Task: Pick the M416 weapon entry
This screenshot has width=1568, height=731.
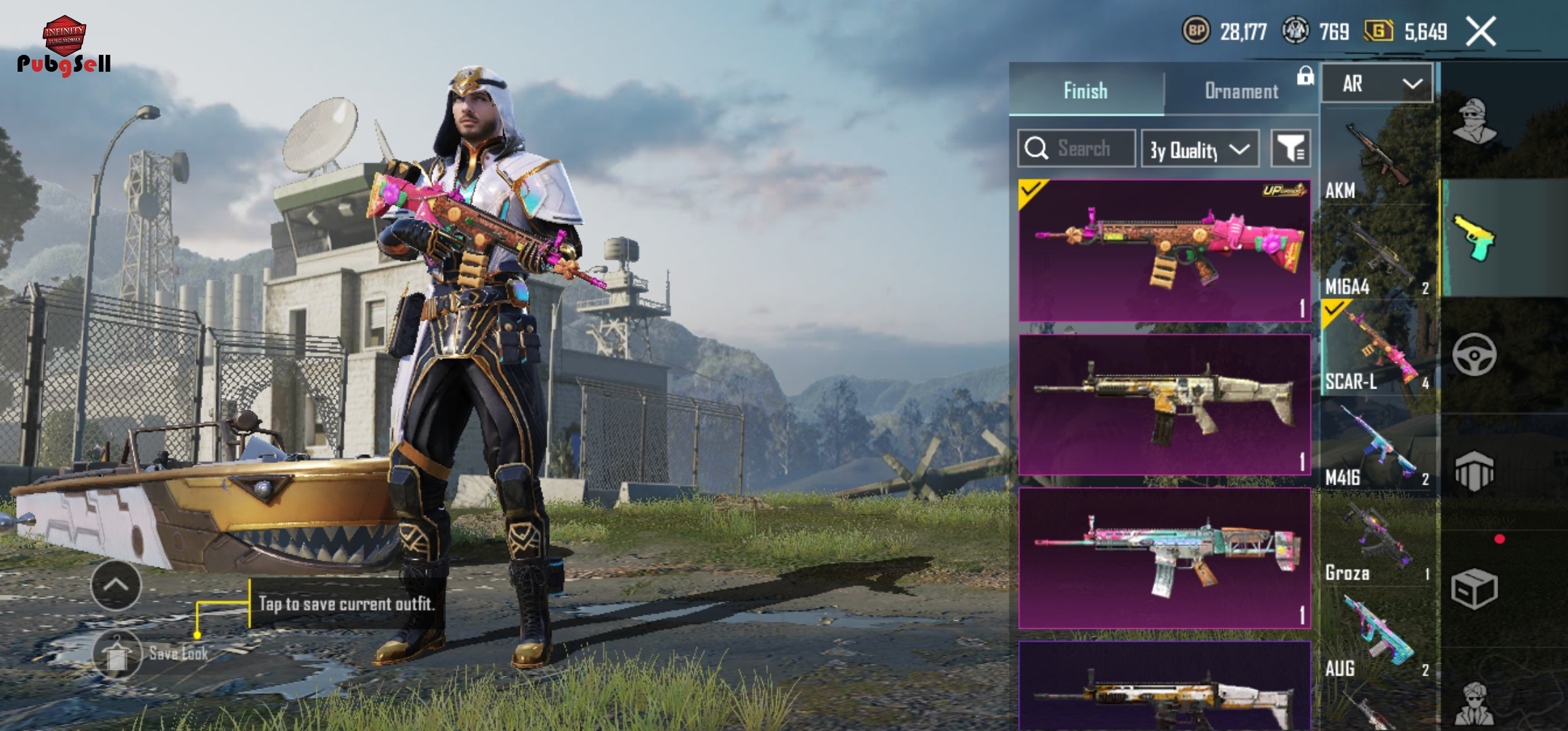Action: coord(1377,447)
